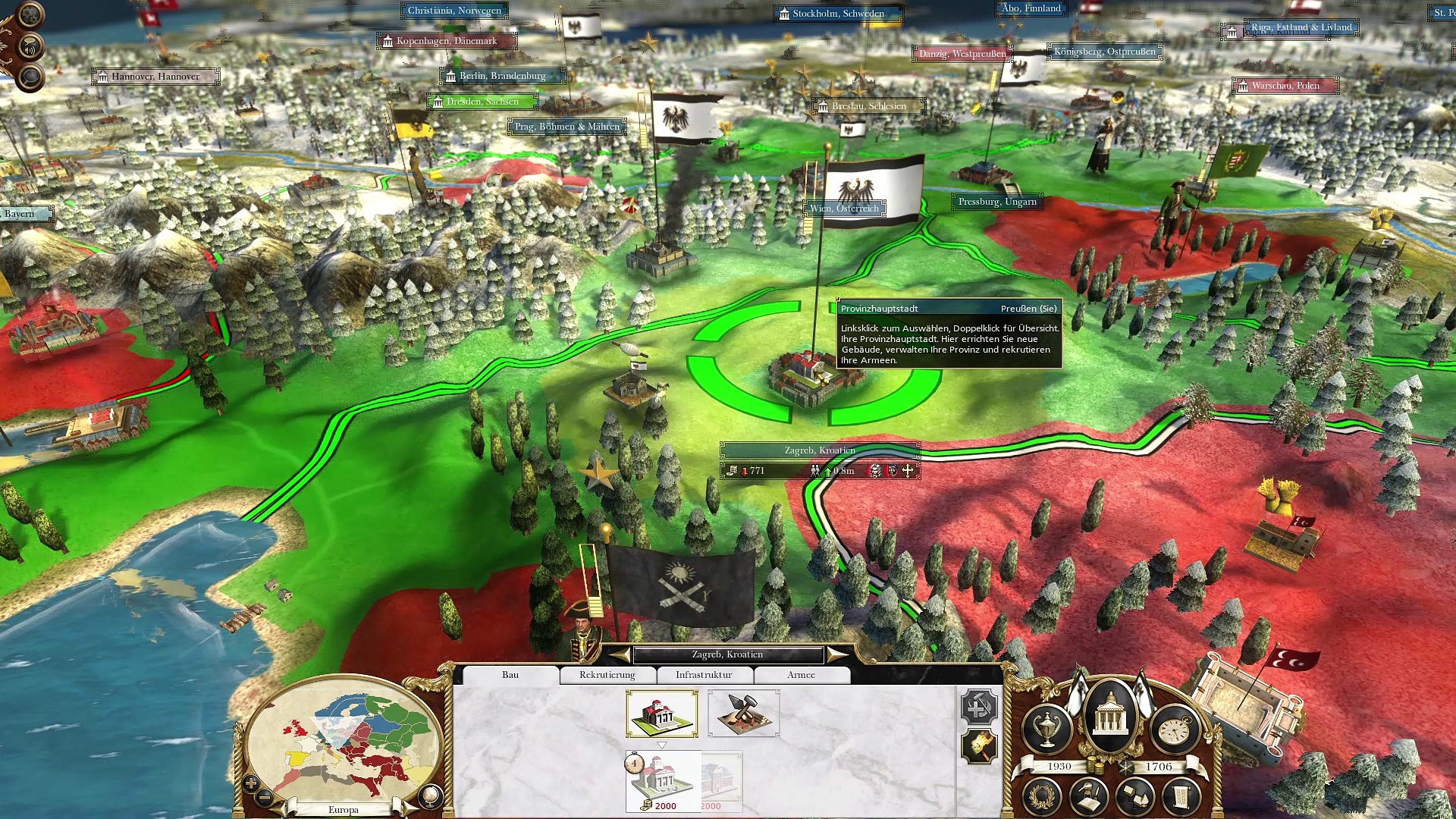The height and width of the screenshot is (819, 1456).
Task: Go to the previous settlement with left arrow
Action: coord(620,654)
